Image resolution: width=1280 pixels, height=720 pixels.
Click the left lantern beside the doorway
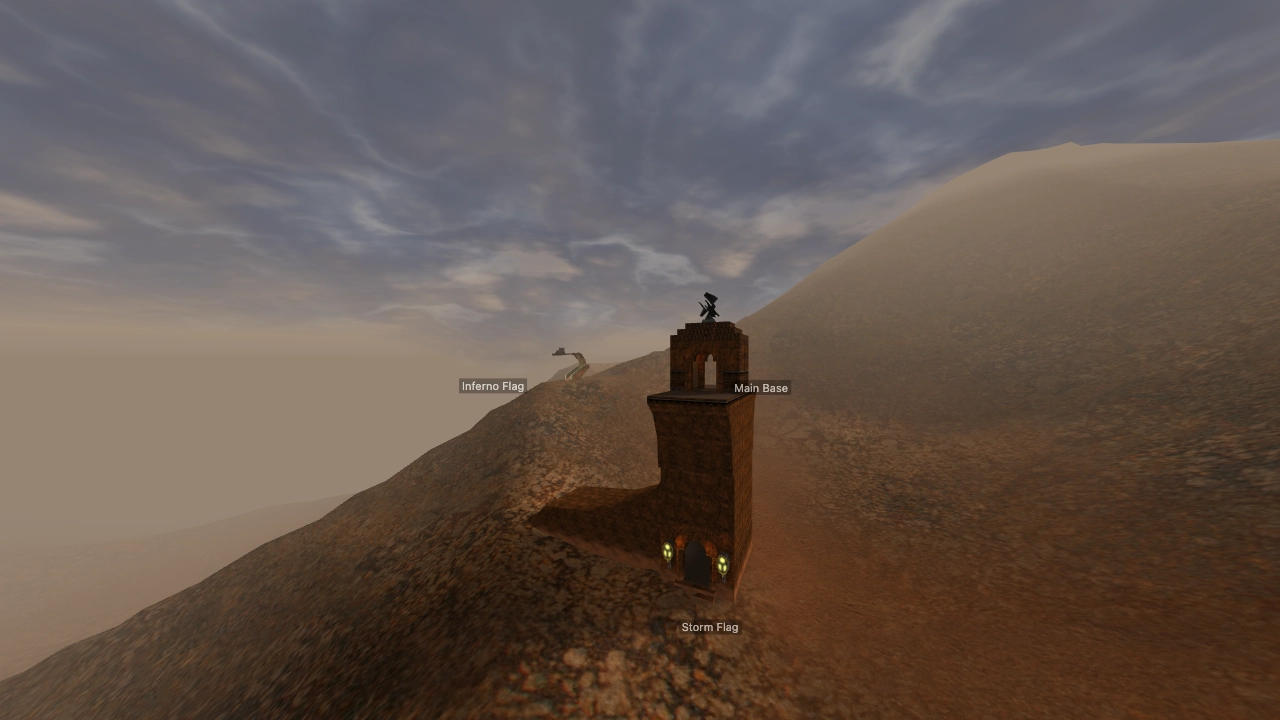[666, 552]
